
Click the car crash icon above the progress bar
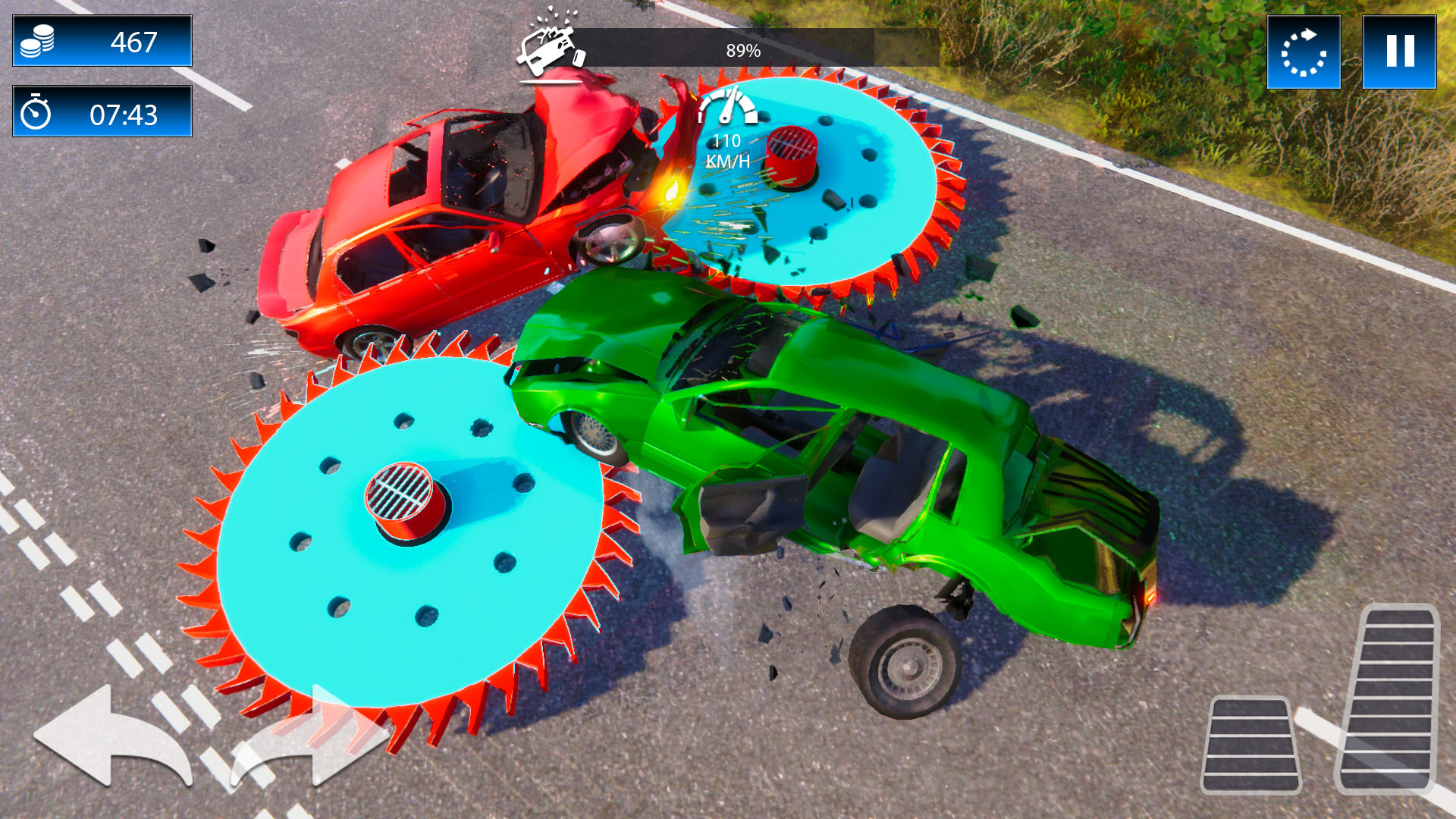coord(548,45)
